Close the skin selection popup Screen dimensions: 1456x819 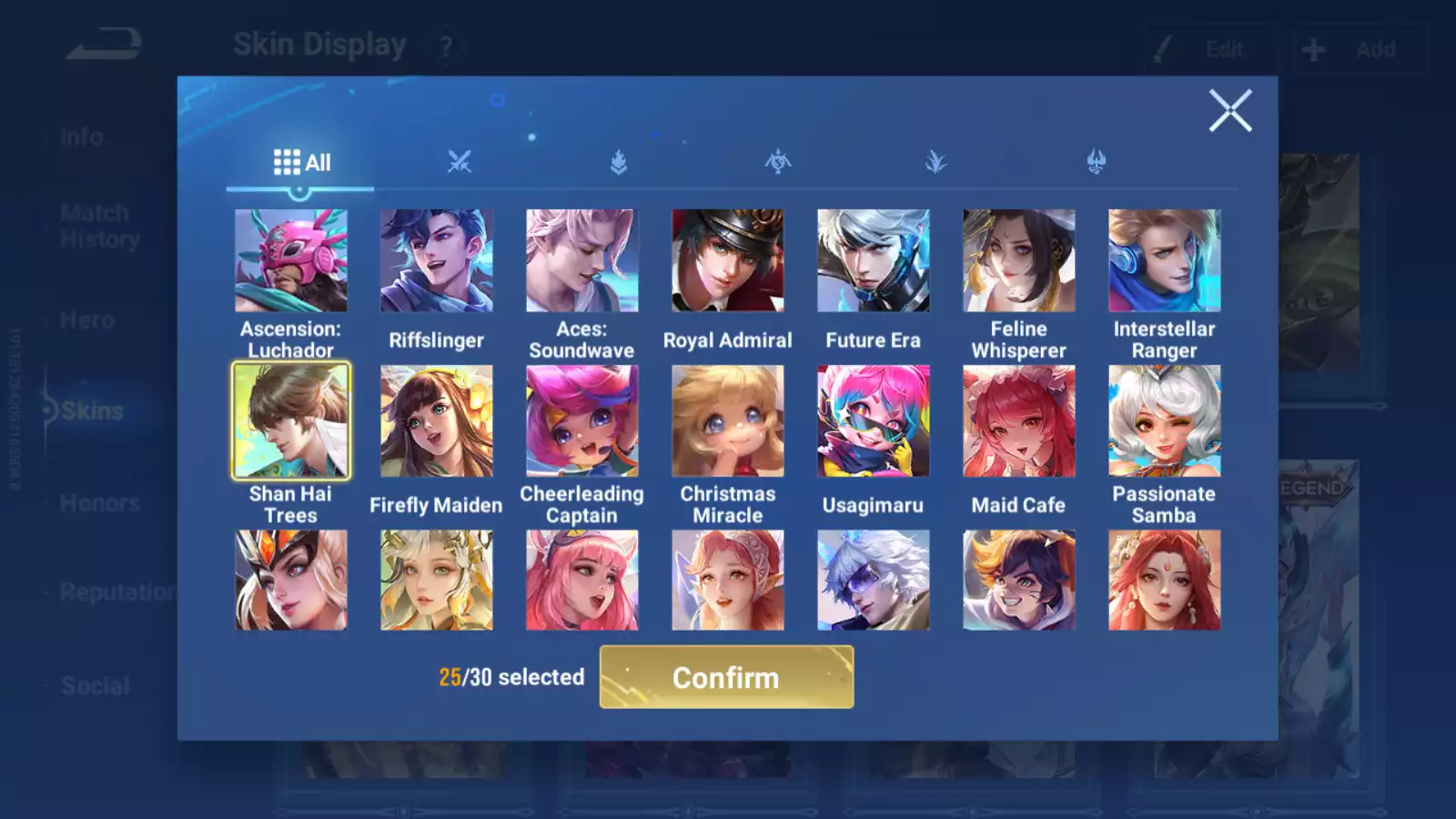pyautogui.click(x=1230, y=111)
